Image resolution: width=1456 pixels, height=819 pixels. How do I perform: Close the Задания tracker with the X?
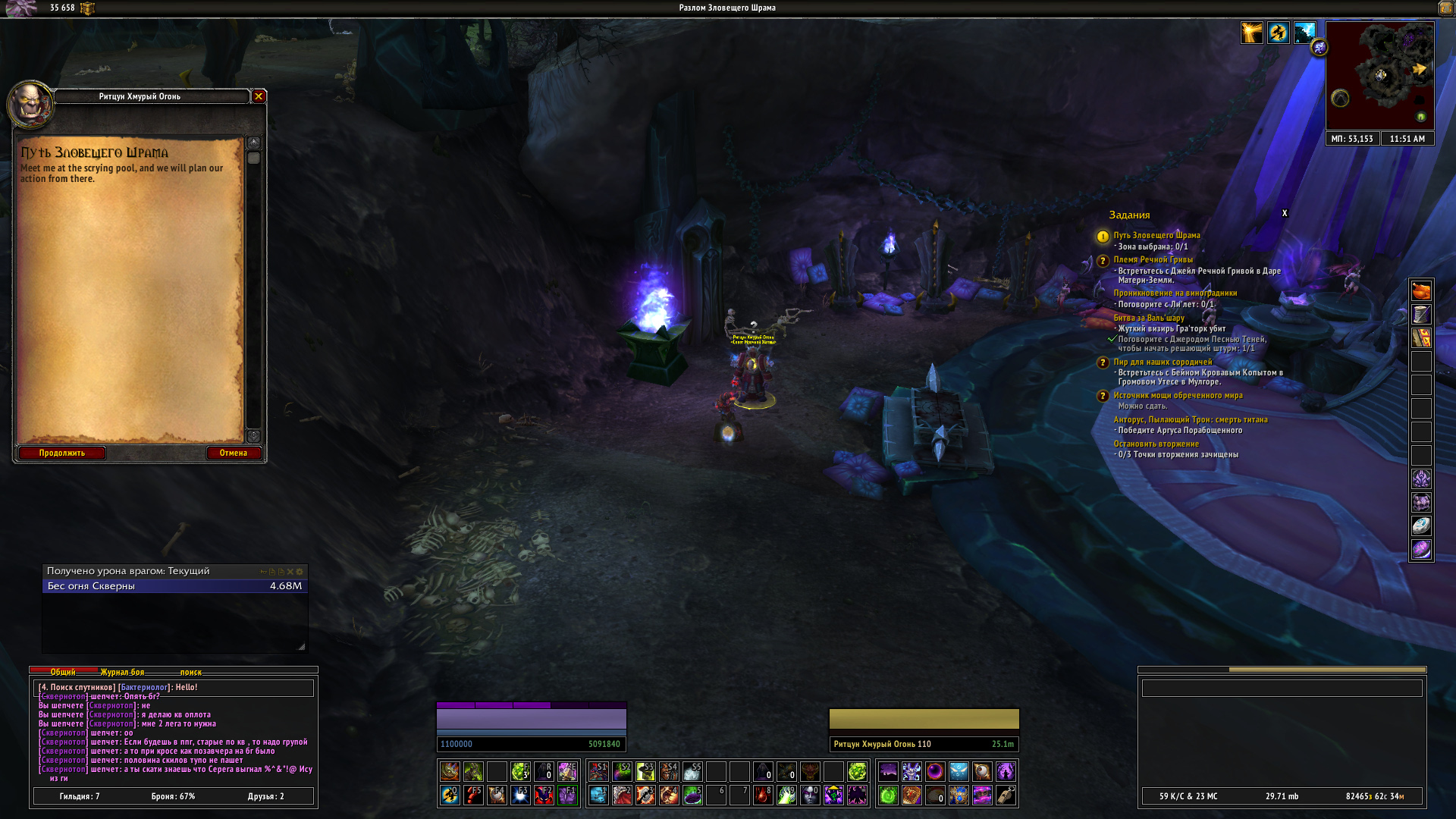click(x=1285, y=213)
